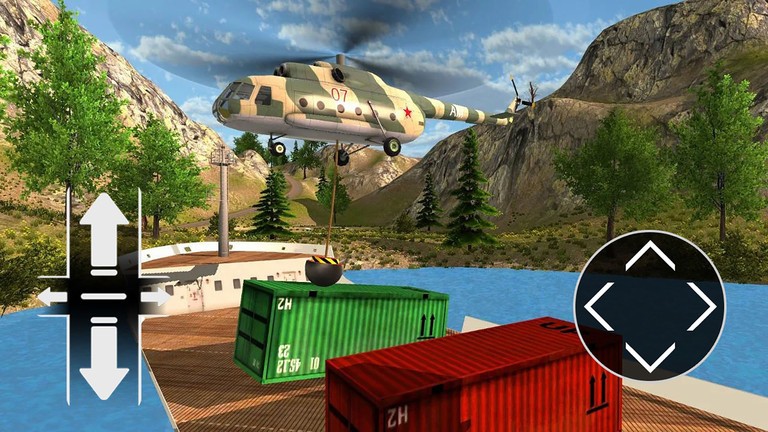Tap the up chevron on circular pad

650,256
